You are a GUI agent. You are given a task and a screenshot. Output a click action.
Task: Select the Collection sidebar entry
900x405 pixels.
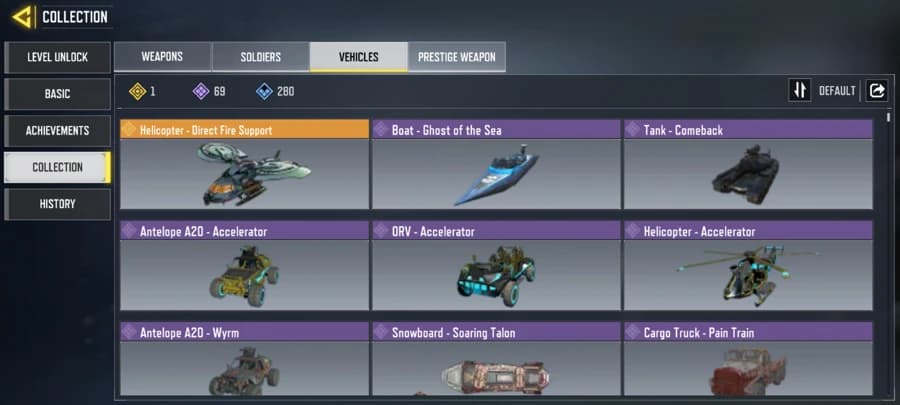click(57, 167)
